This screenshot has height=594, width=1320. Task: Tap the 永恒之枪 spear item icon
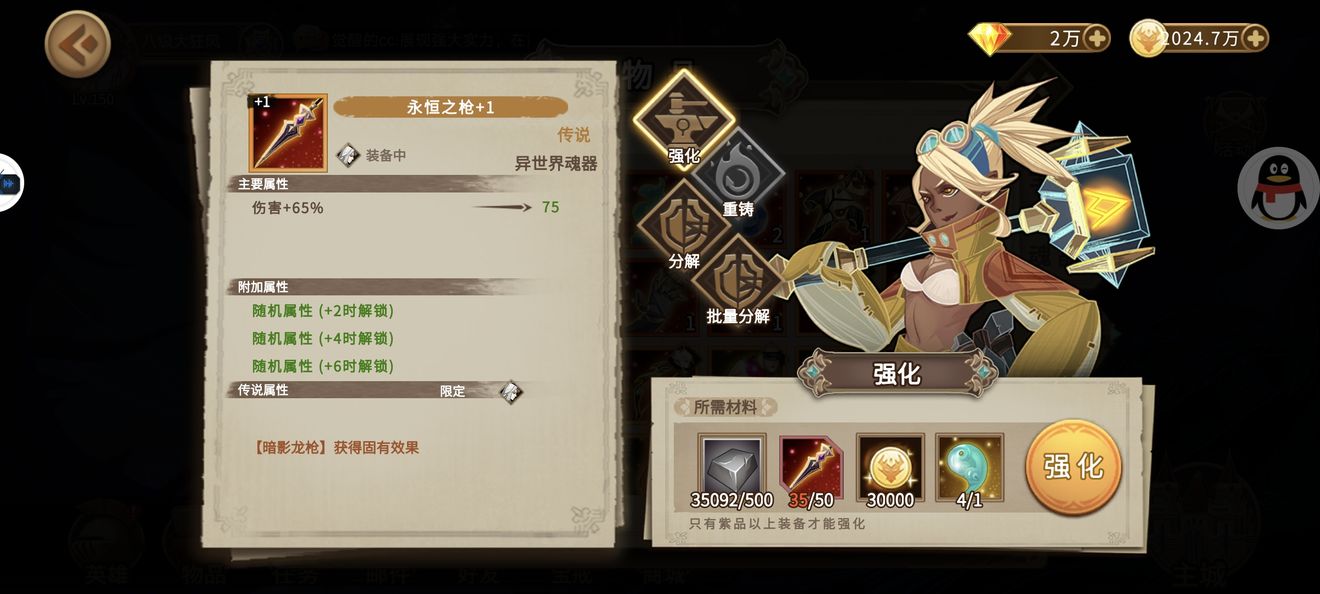[x=288, y=133]
